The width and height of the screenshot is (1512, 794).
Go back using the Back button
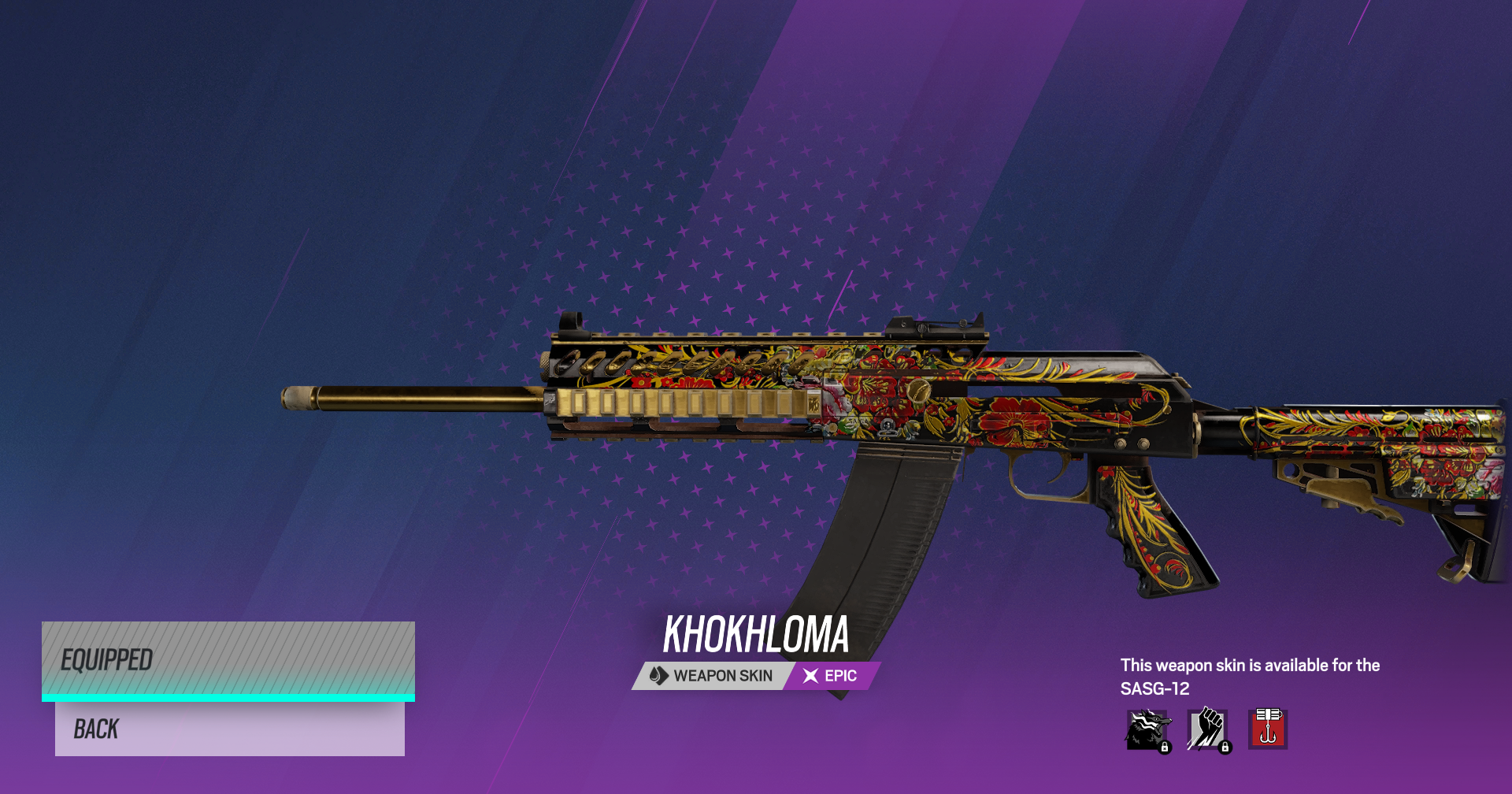(x=229, y=729)
